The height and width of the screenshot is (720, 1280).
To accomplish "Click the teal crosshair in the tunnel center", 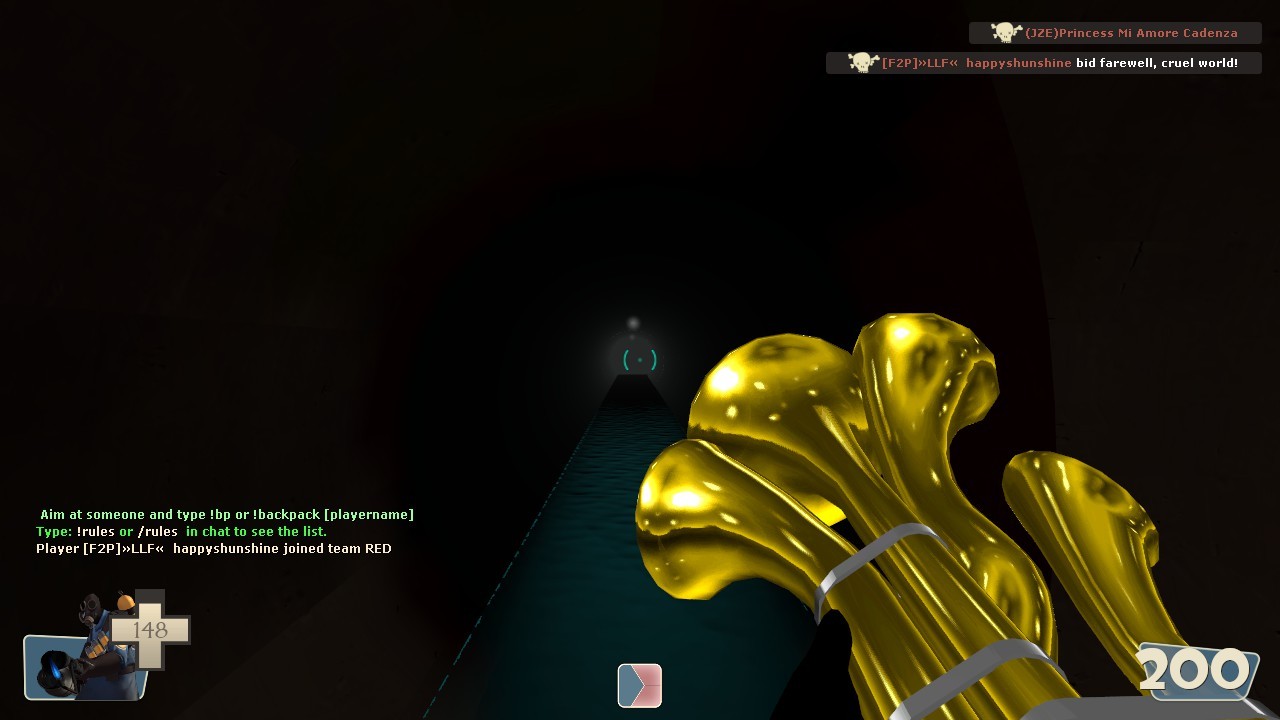I will [x=639, y=360].
